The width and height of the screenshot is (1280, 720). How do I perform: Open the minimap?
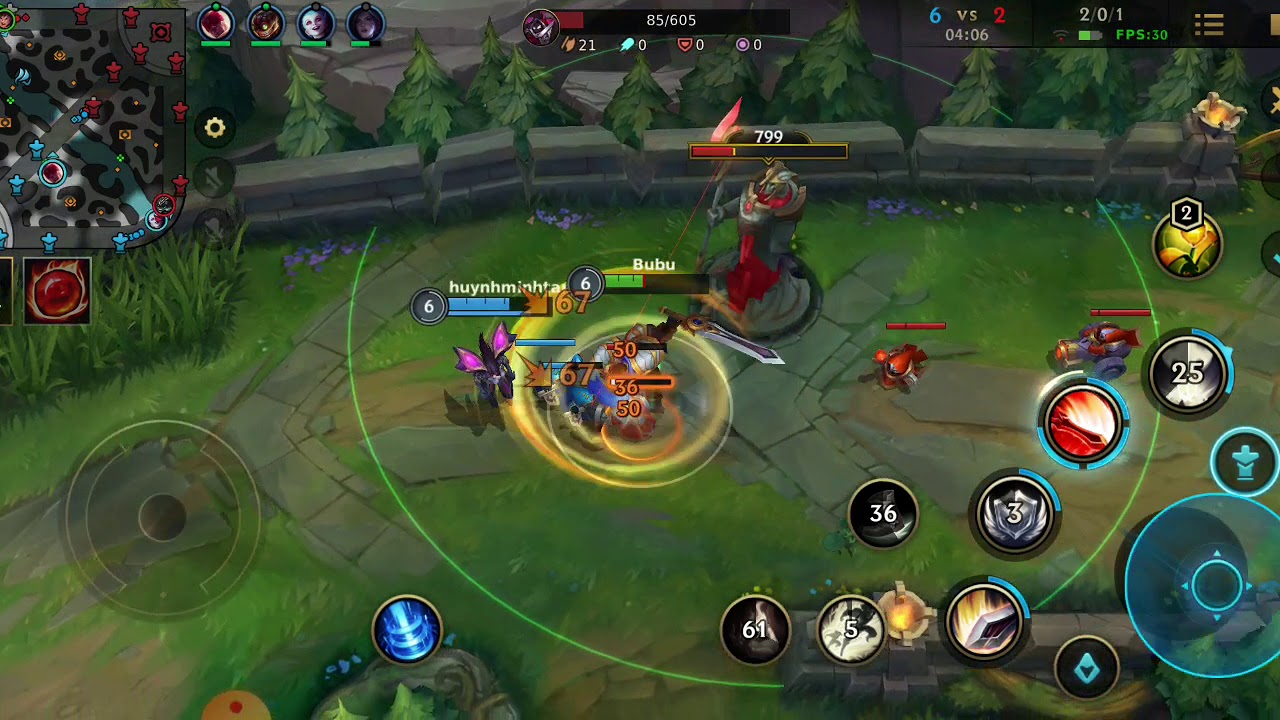click(x=92, y=120)
